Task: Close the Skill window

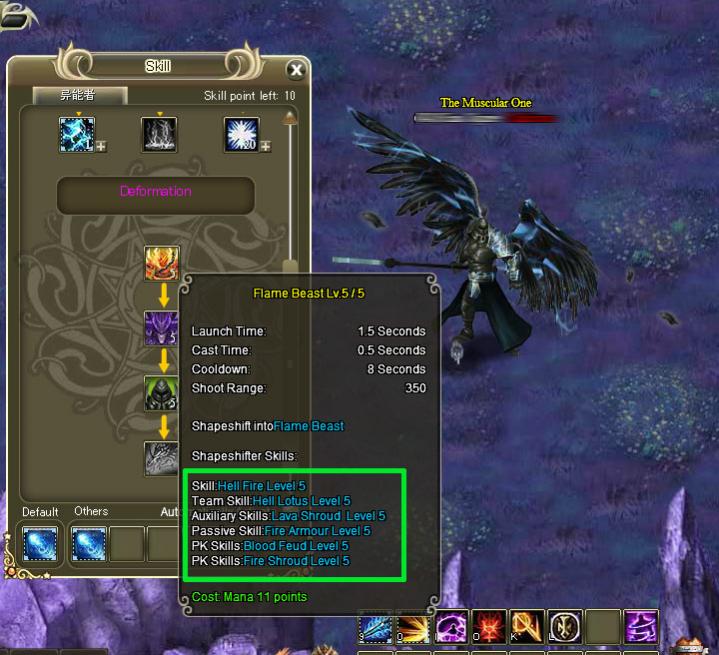Action: tap(296, 70)
